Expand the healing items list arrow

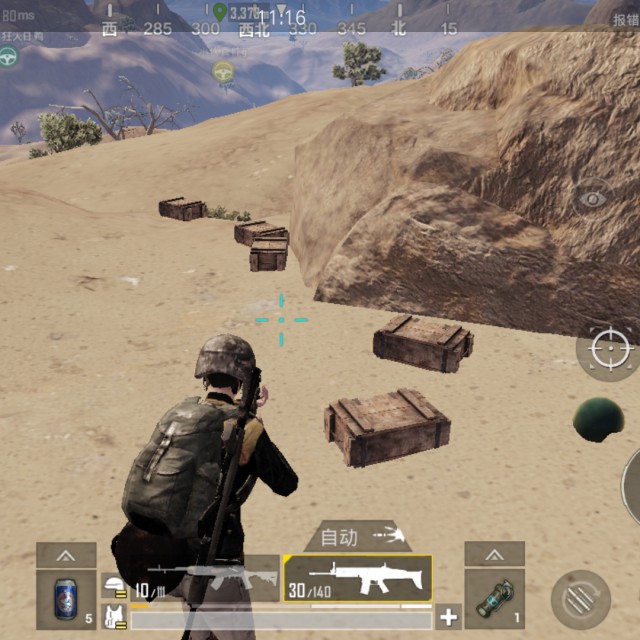(66, 554)
